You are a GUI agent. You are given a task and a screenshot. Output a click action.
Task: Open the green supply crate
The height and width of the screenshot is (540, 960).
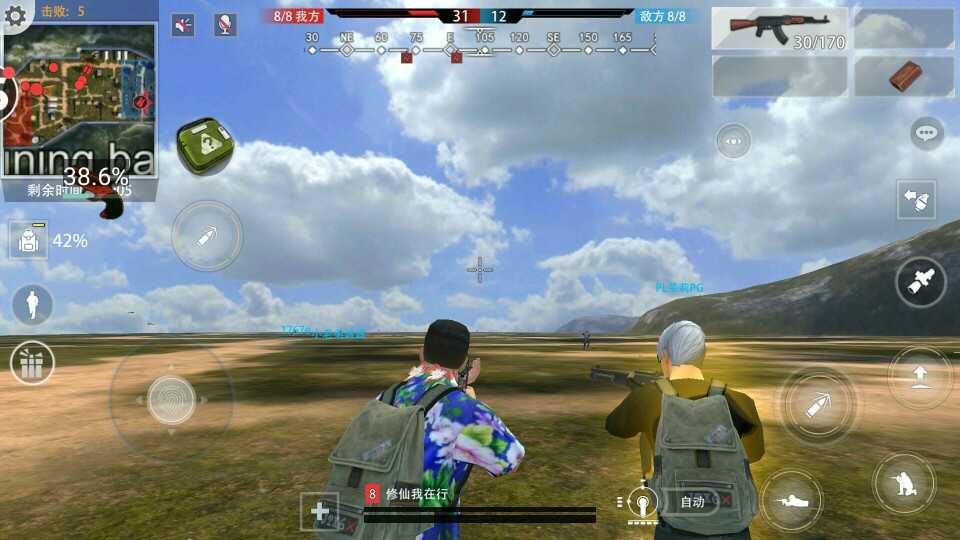coord(205,147)
